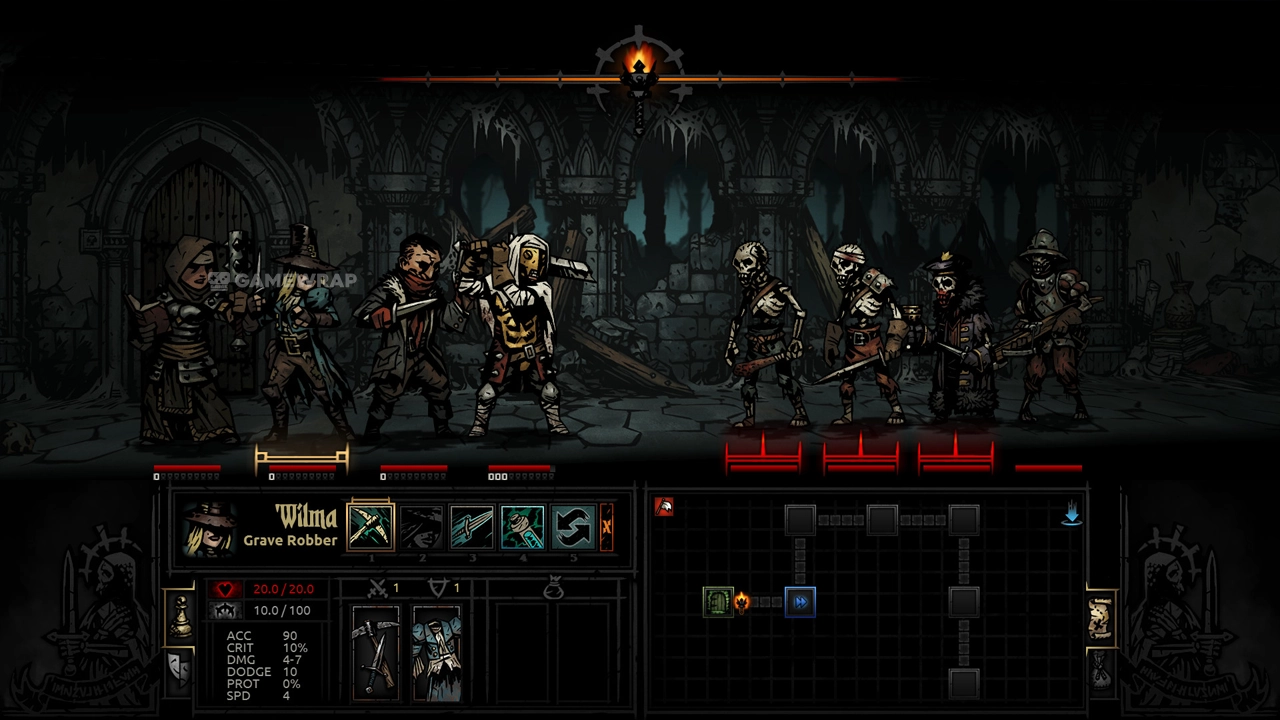Click the red retreat flag icon
The image size is (1280, 720).
[663, 507]
